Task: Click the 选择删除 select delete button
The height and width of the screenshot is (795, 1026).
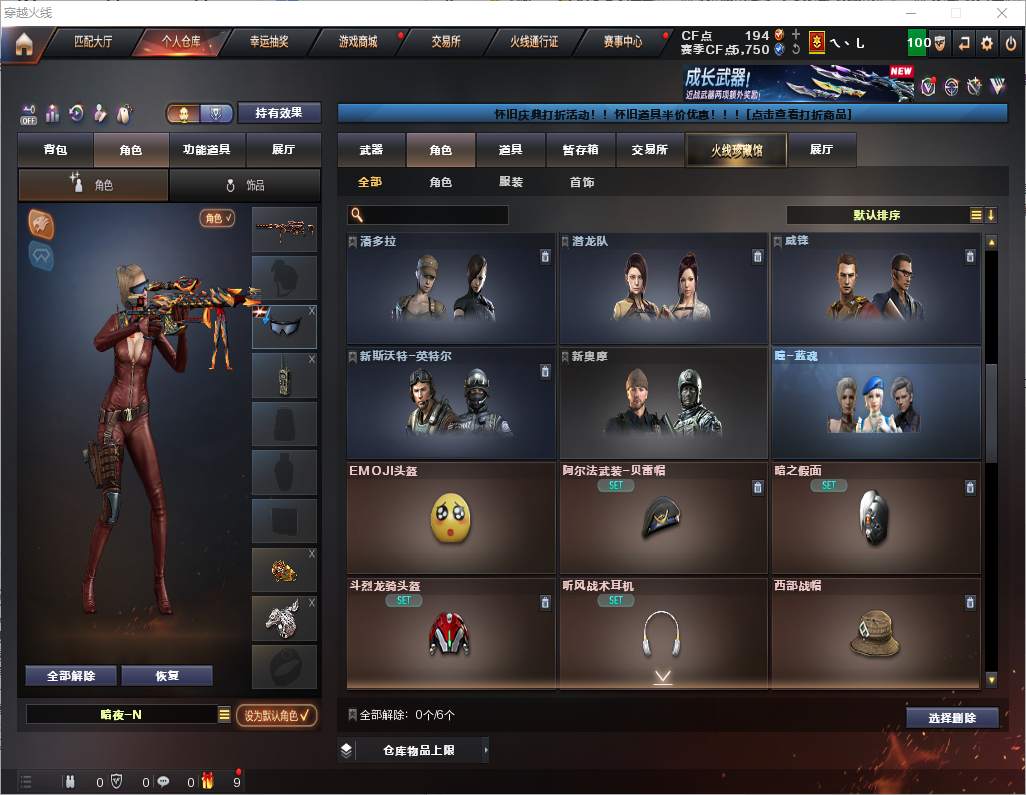Action: pos(952,718)
